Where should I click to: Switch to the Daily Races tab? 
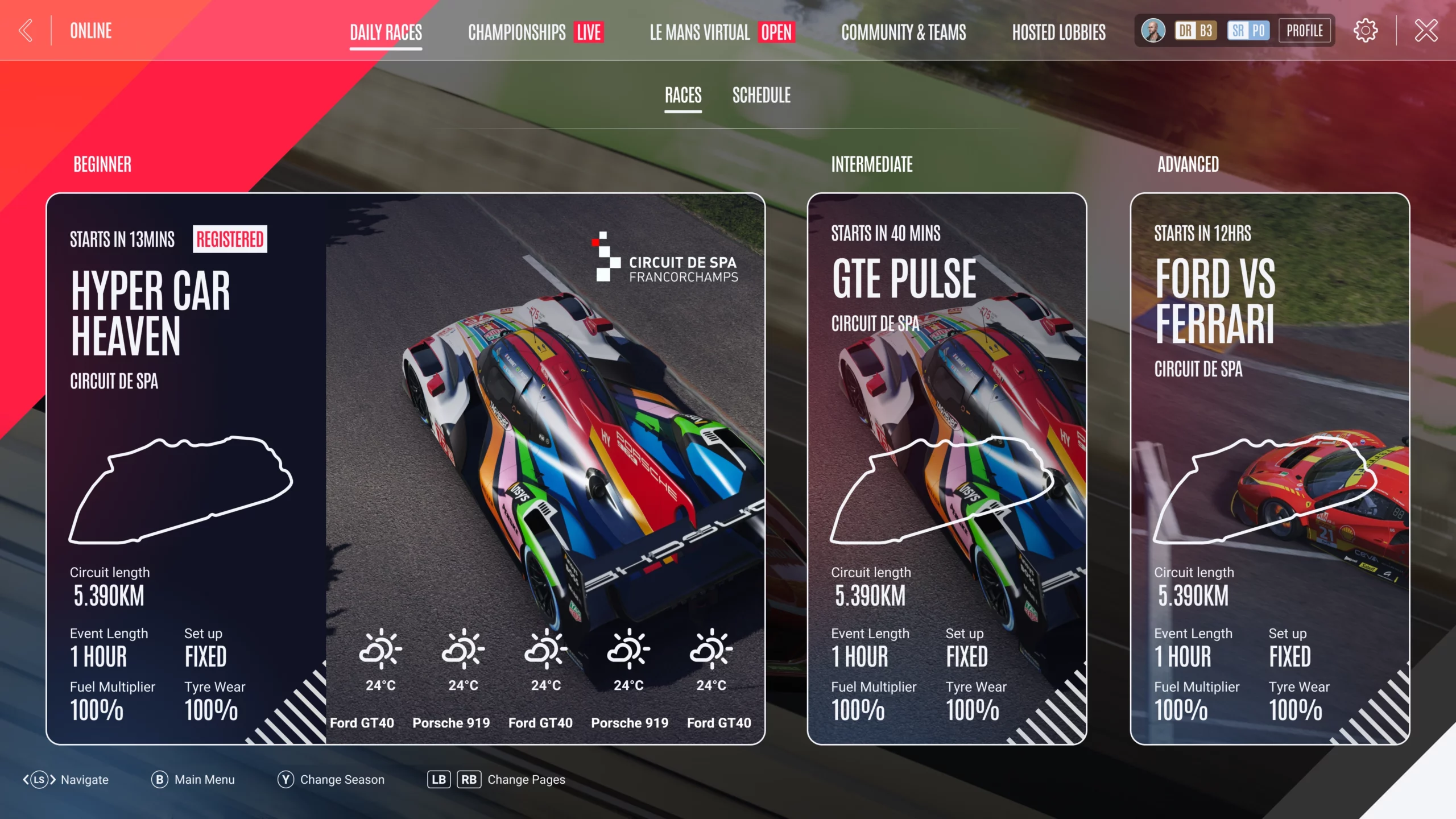(386, 32)
